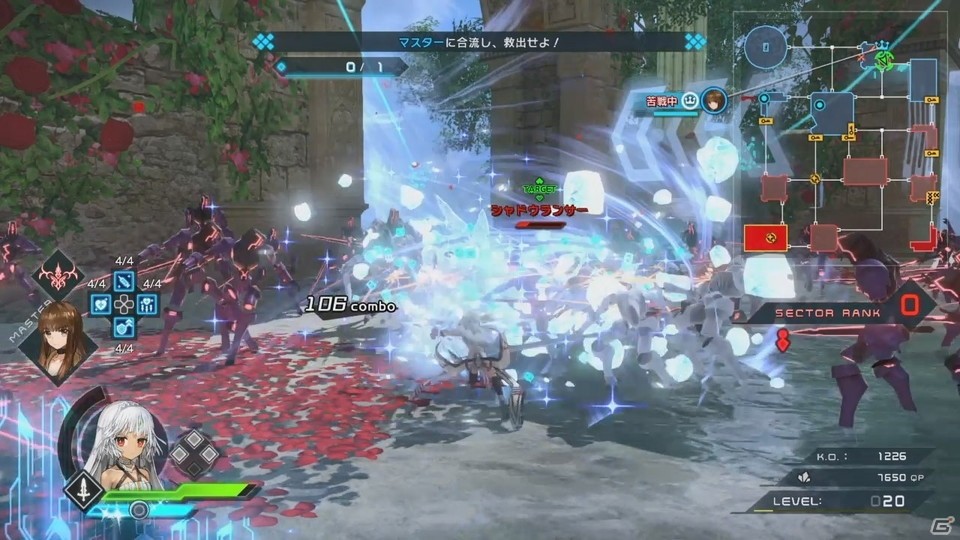Select the large round blue sector

tap(767, 45)
